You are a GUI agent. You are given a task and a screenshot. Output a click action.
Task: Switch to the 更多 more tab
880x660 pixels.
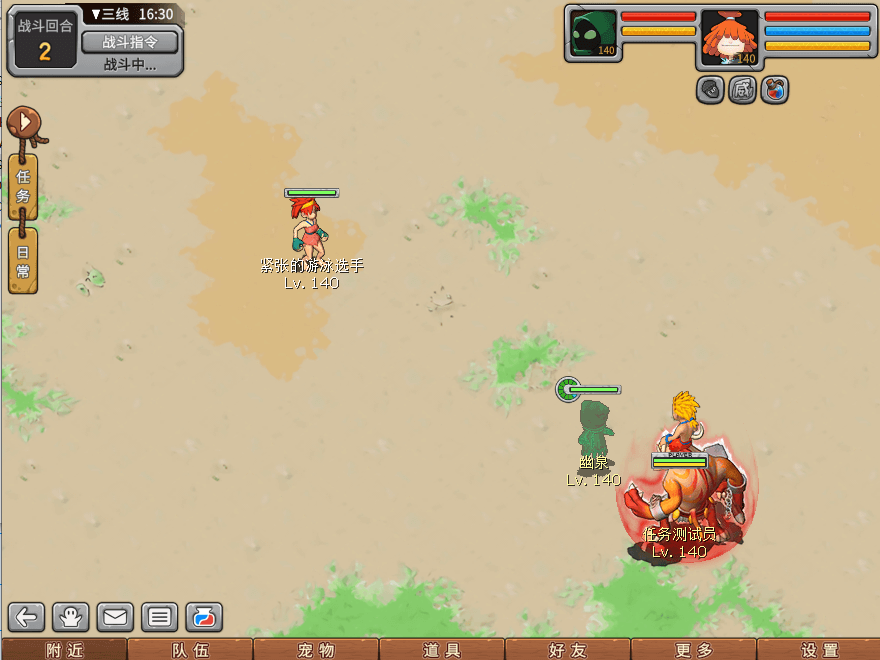pyautogui.click(x=694, y=650)
